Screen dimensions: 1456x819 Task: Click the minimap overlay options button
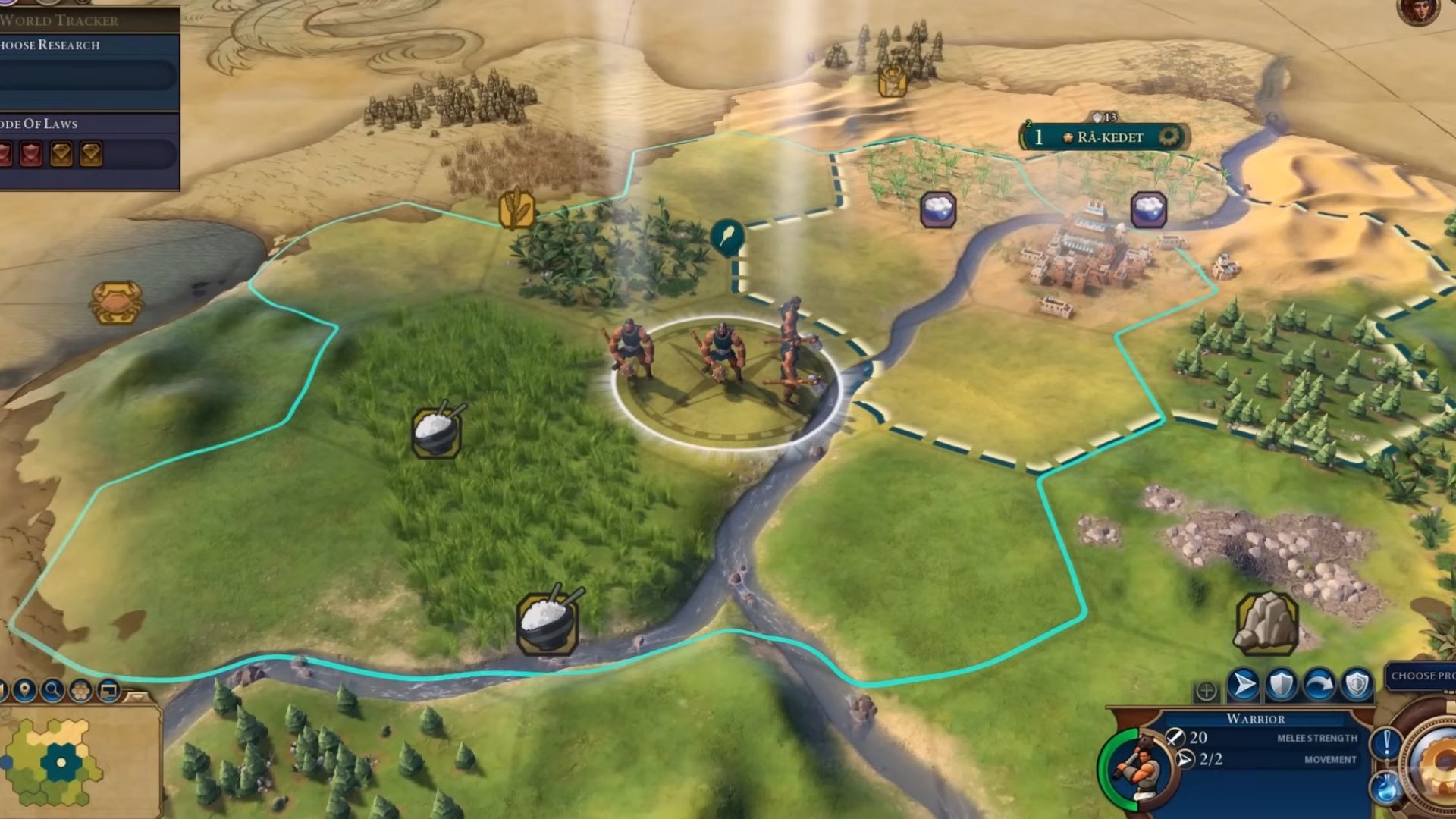[108, 690]
